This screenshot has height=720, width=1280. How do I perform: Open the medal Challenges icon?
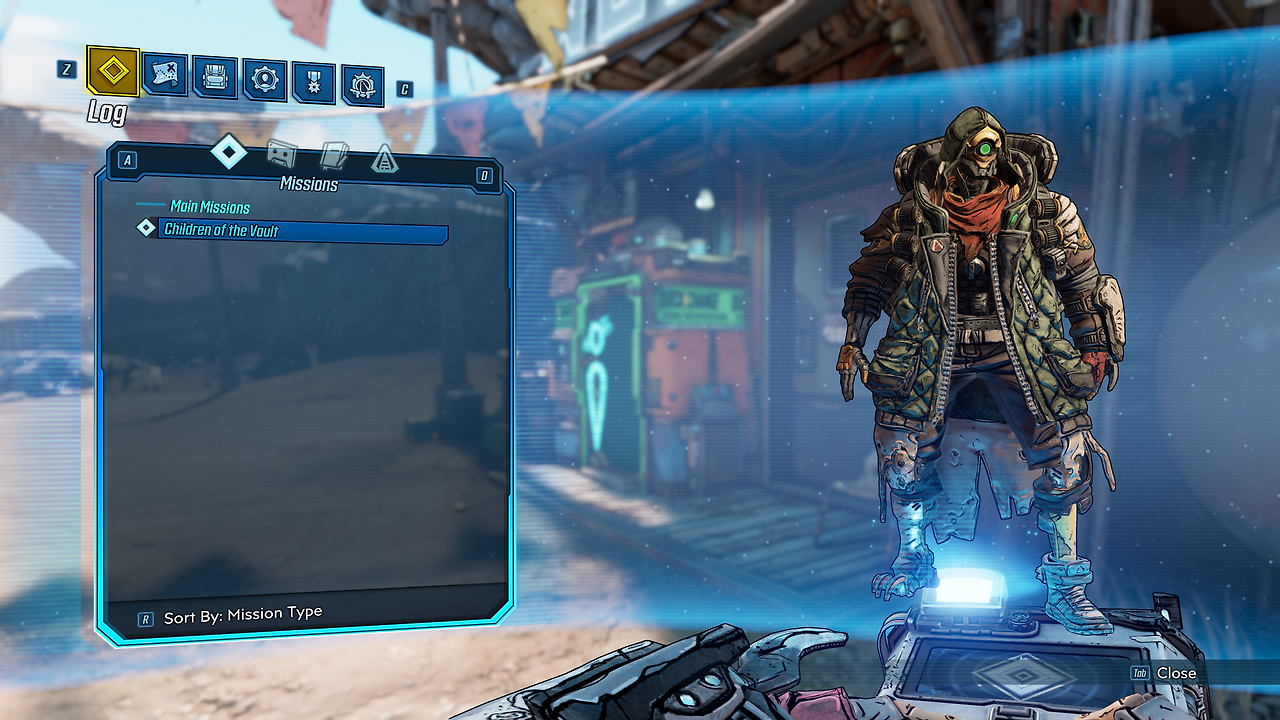coord(313,81)
